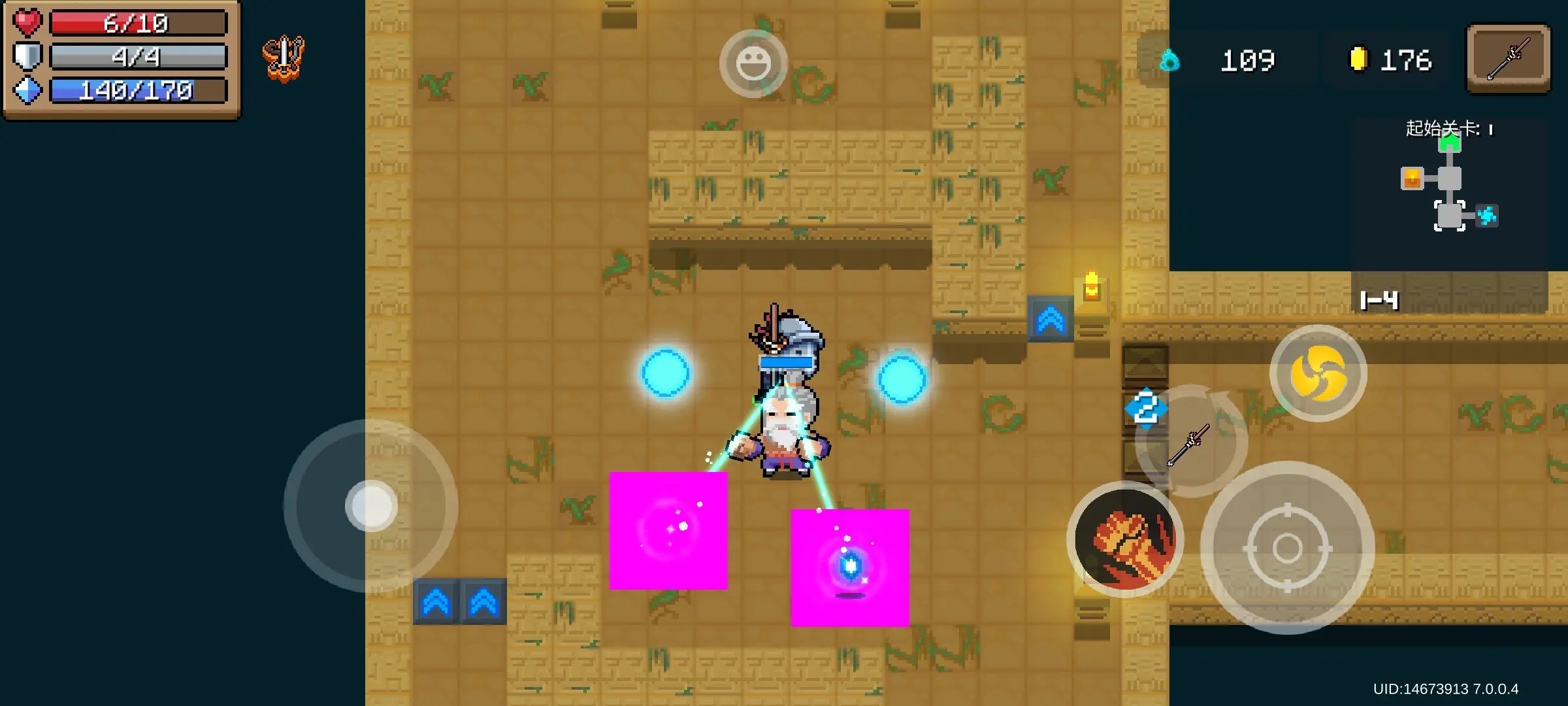The height and width of the screenshot is (706, 1568).
Task: Open the equipped weapon slot panel
Action: coord(1508,59)
